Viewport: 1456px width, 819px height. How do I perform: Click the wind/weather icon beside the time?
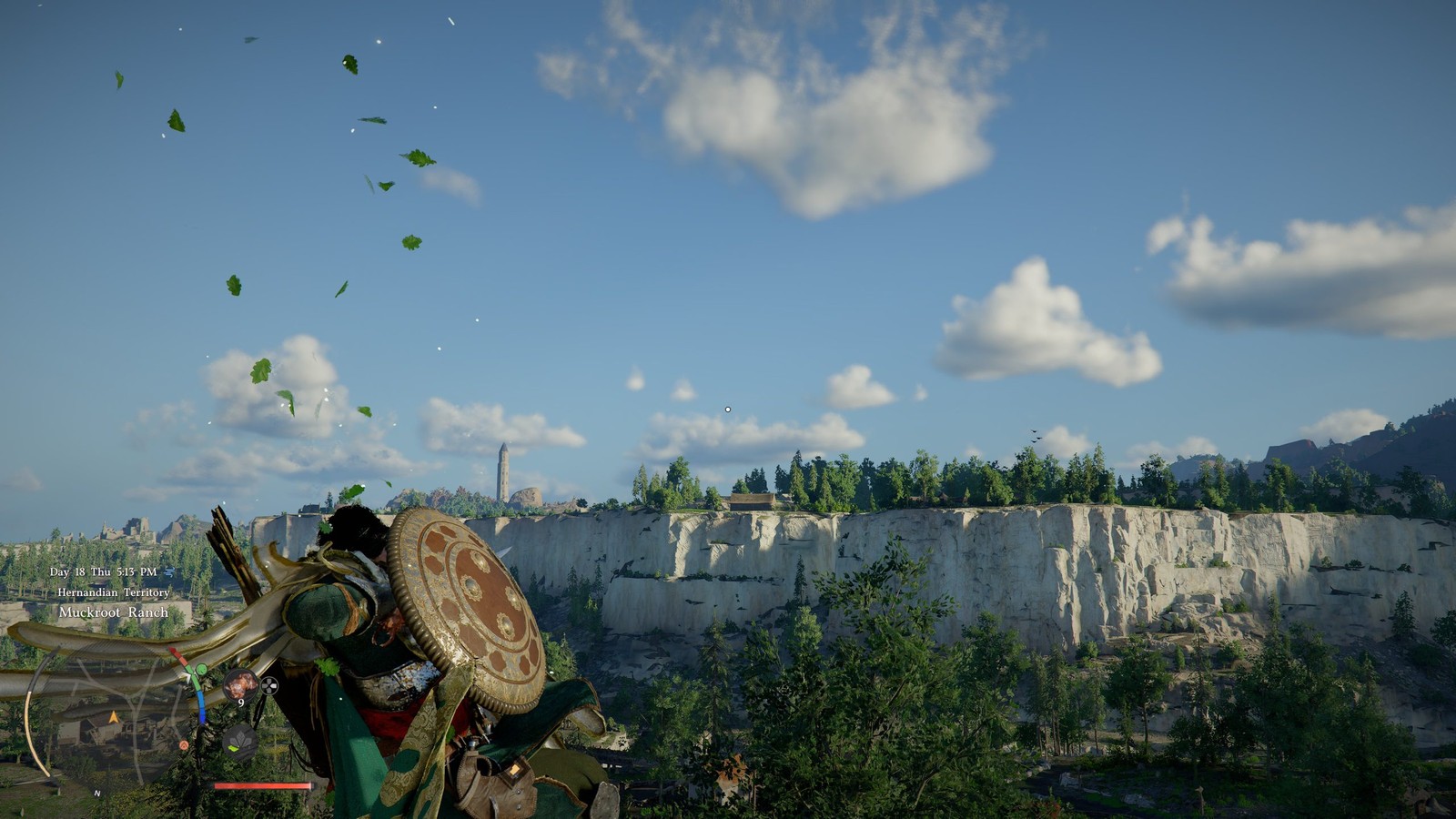[x=168, y=571]
